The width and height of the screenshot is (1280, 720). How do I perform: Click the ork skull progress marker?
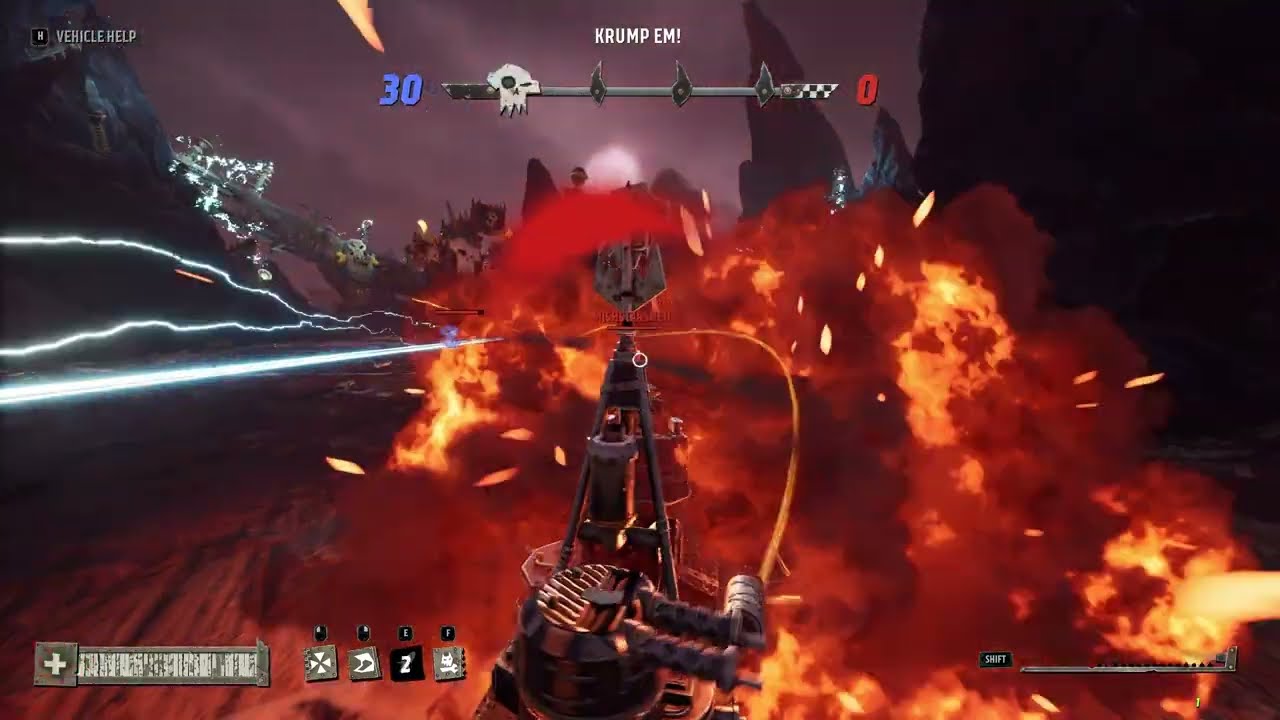click(x=513, y=89)
